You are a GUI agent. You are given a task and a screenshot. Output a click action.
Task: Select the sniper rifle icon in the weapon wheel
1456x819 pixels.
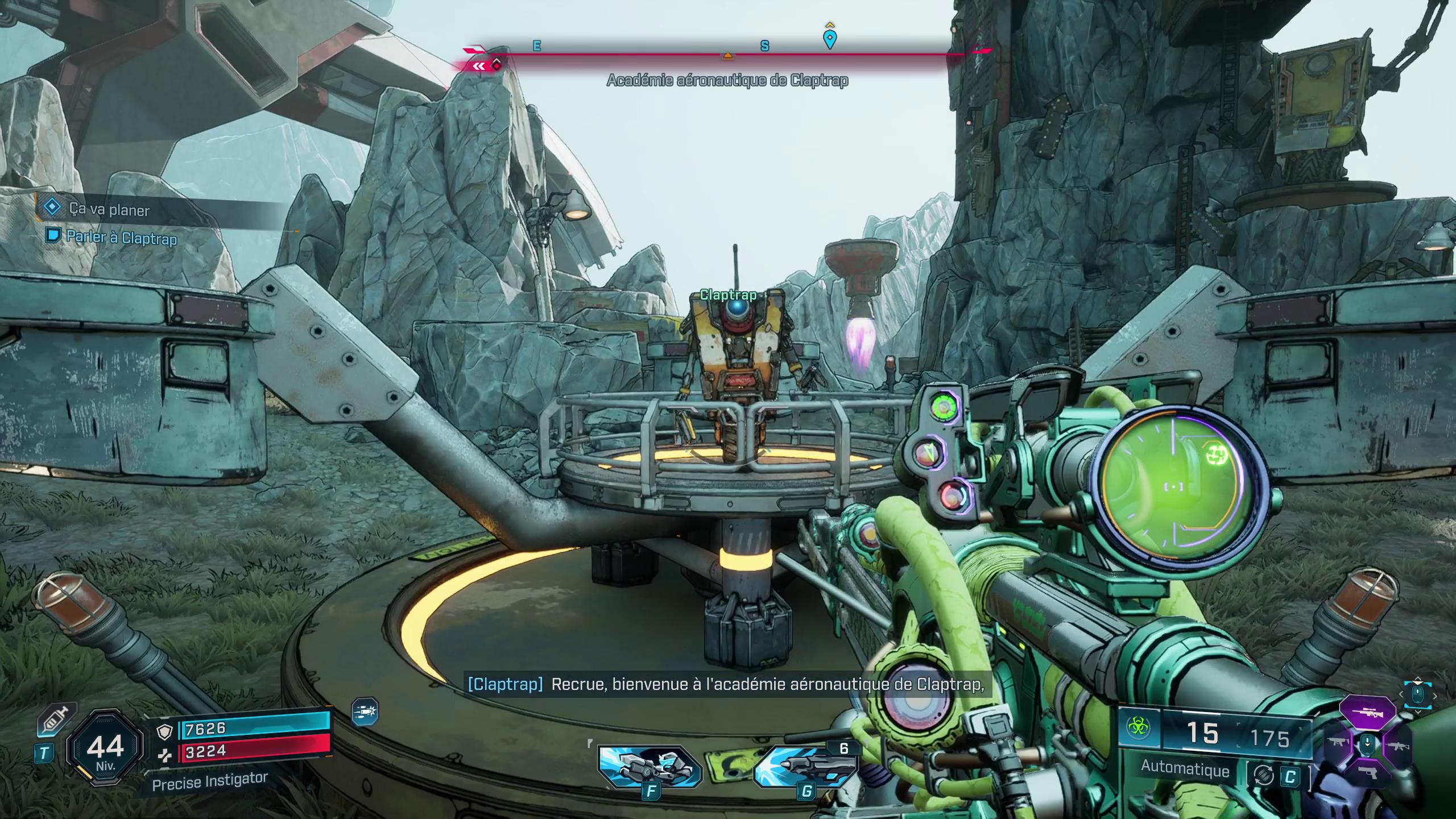(1368, 713)
